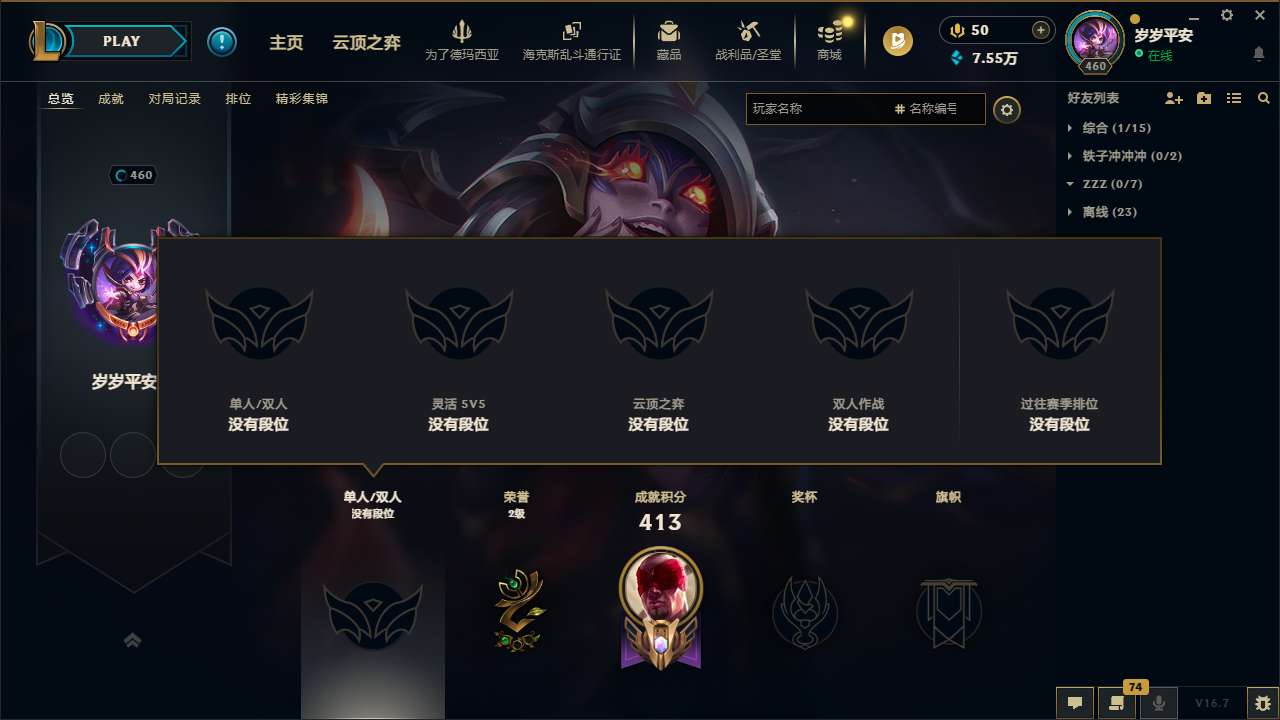Screen dimensions: 1280x720
Task: Open the Collections backpack icon
Action: tap(668, 33)
